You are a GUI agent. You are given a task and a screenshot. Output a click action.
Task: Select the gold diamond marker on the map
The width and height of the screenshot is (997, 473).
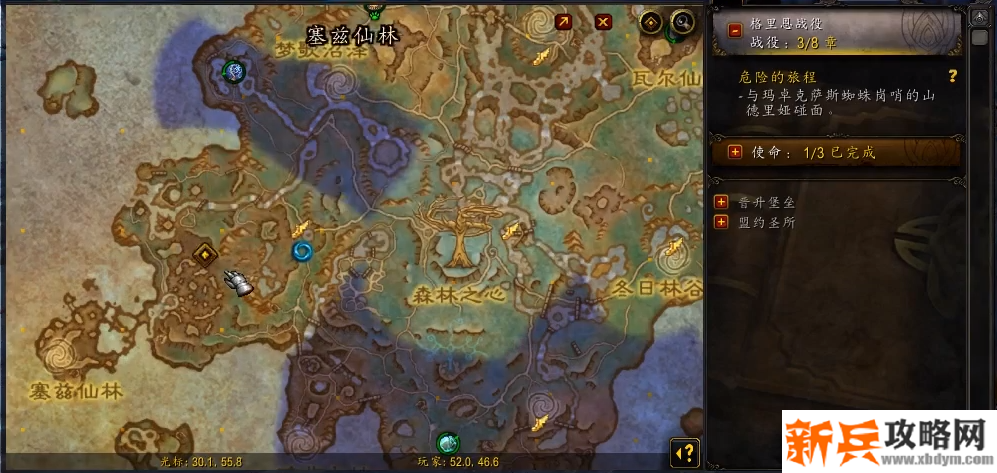pyautogui.click(x=206, y=253)
